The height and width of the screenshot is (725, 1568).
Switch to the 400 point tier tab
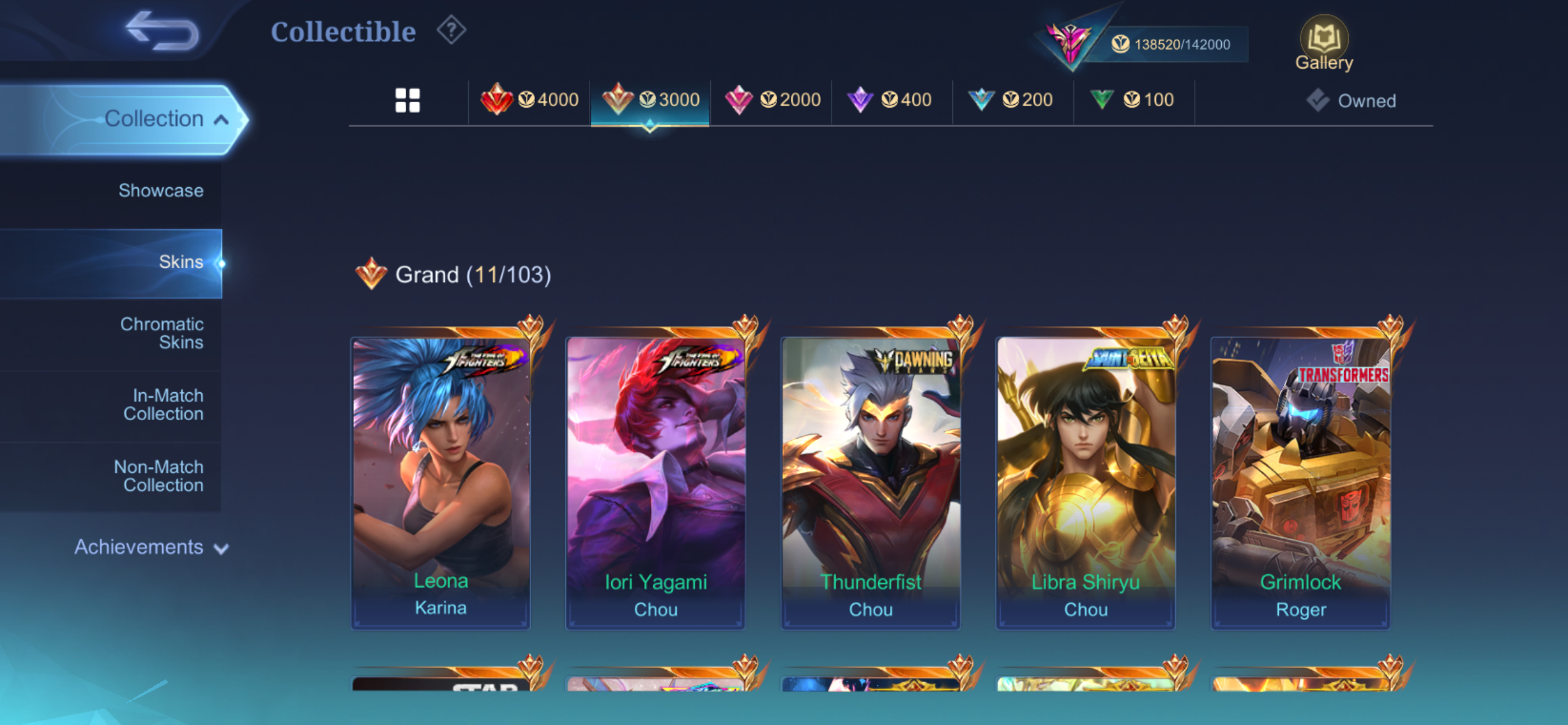(892, 100)
